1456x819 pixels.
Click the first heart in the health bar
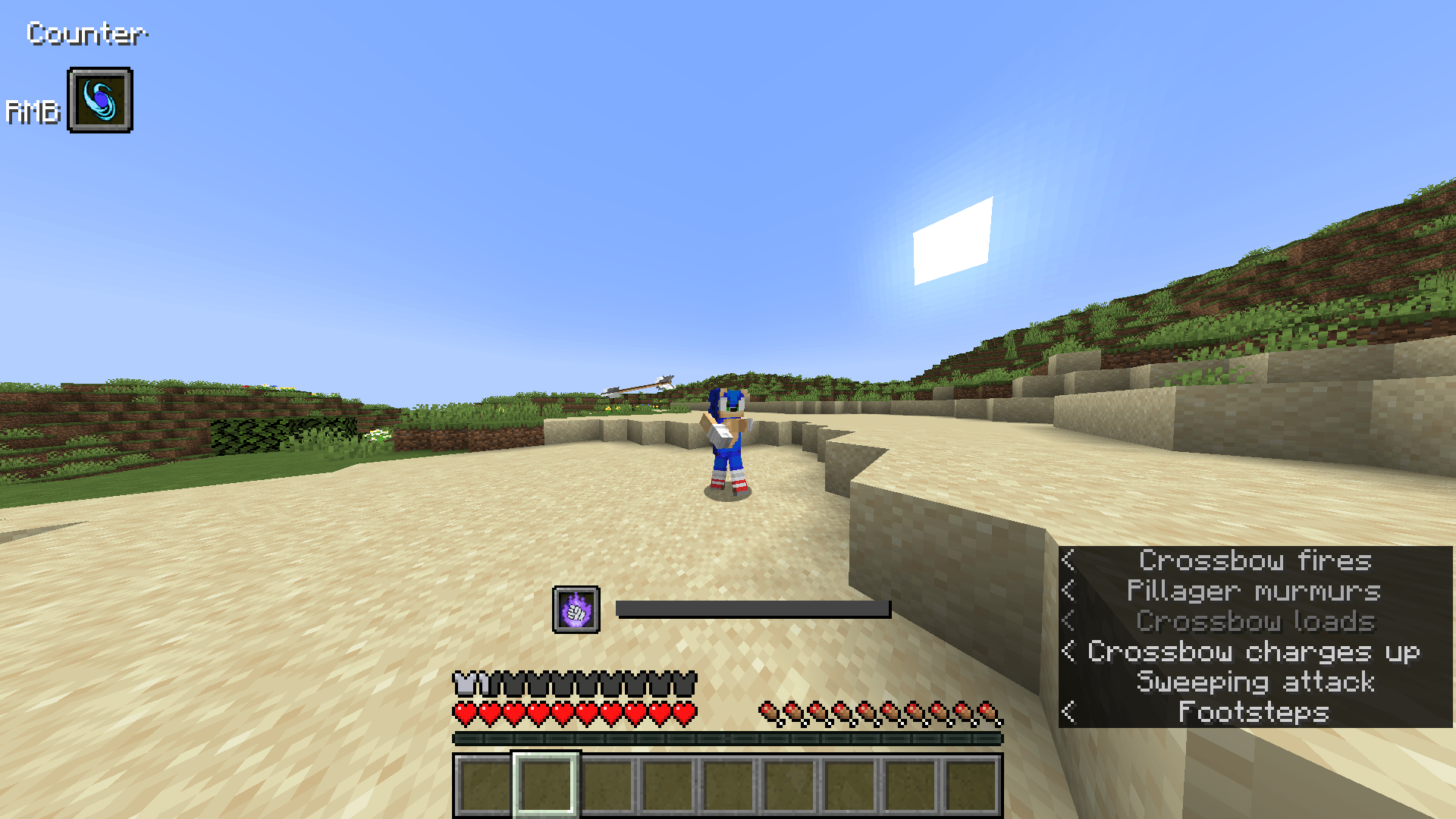coord(464,714)
